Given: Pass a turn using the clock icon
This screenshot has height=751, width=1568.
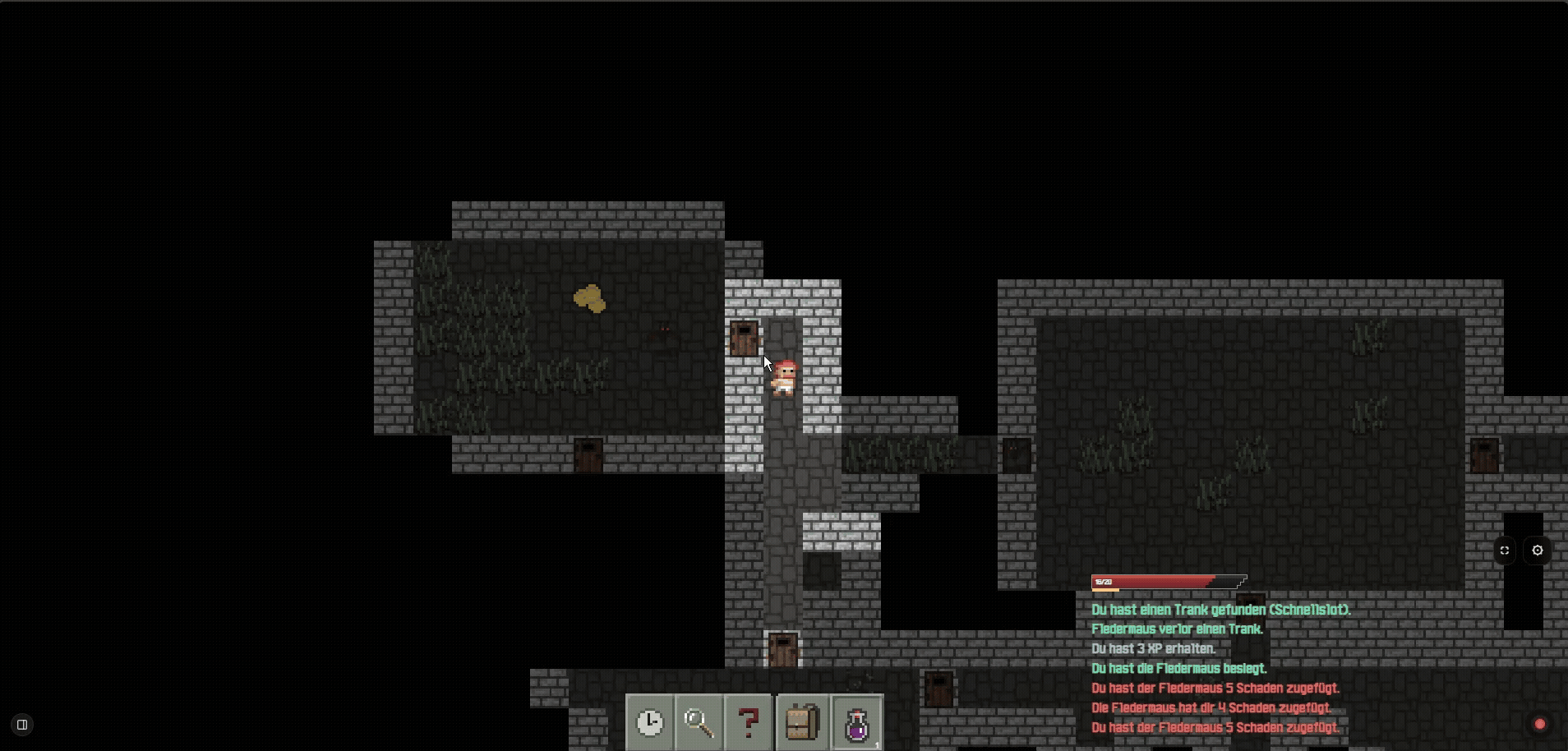Looking at the screenshot, I should pyautogui.click(x=649, y=723).
